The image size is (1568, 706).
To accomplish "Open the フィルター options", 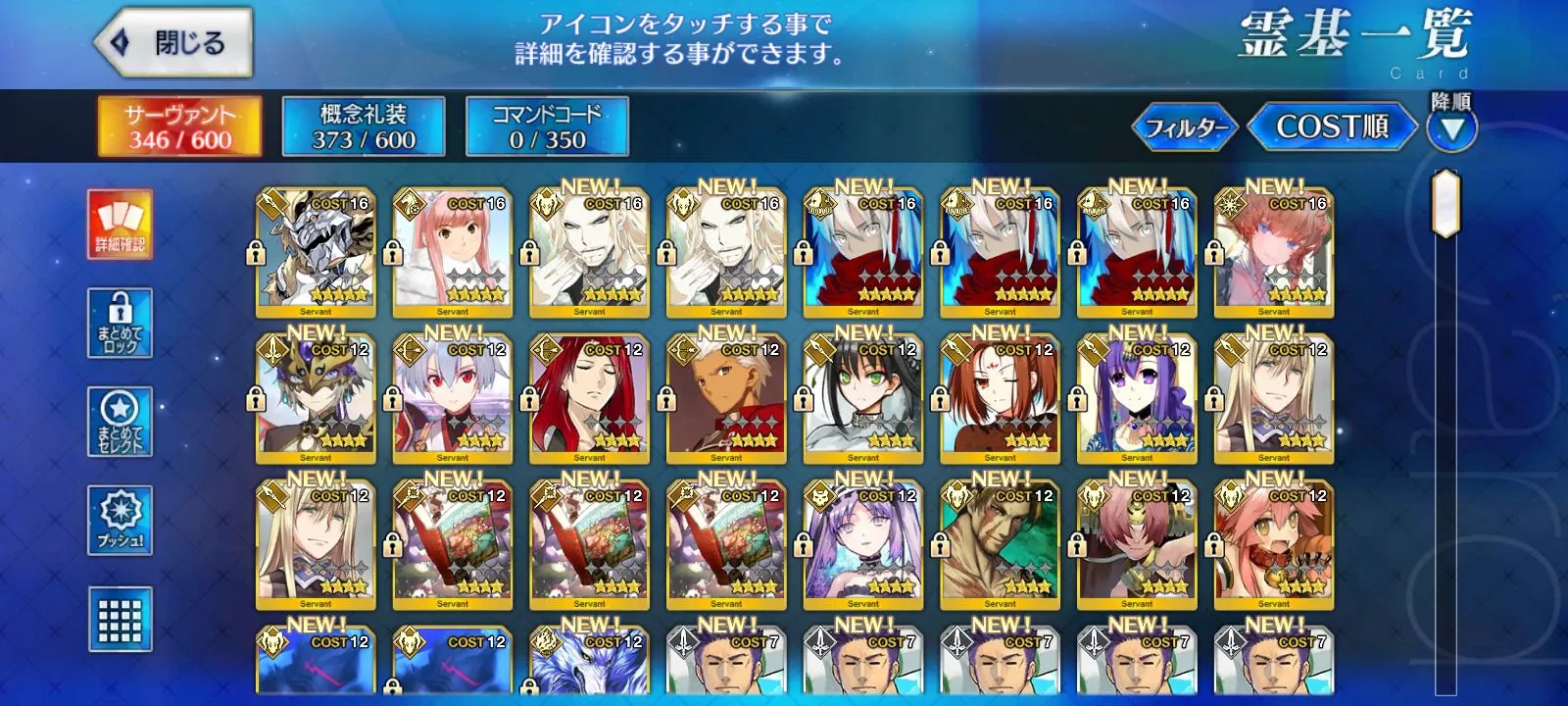I will (x=1186, y=127).
